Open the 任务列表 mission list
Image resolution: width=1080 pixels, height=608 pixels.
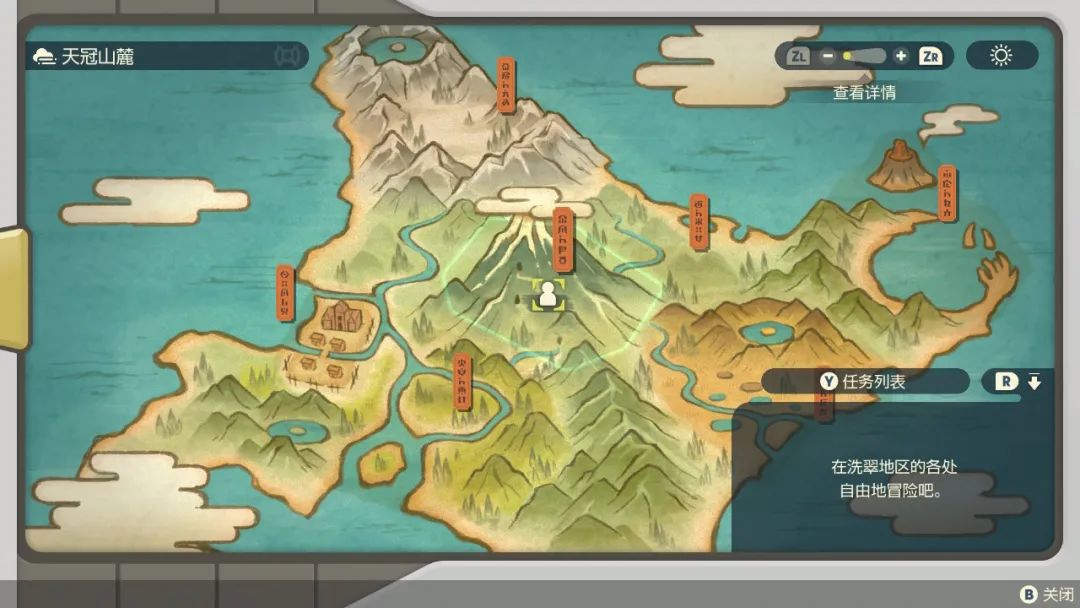(864, 381)
